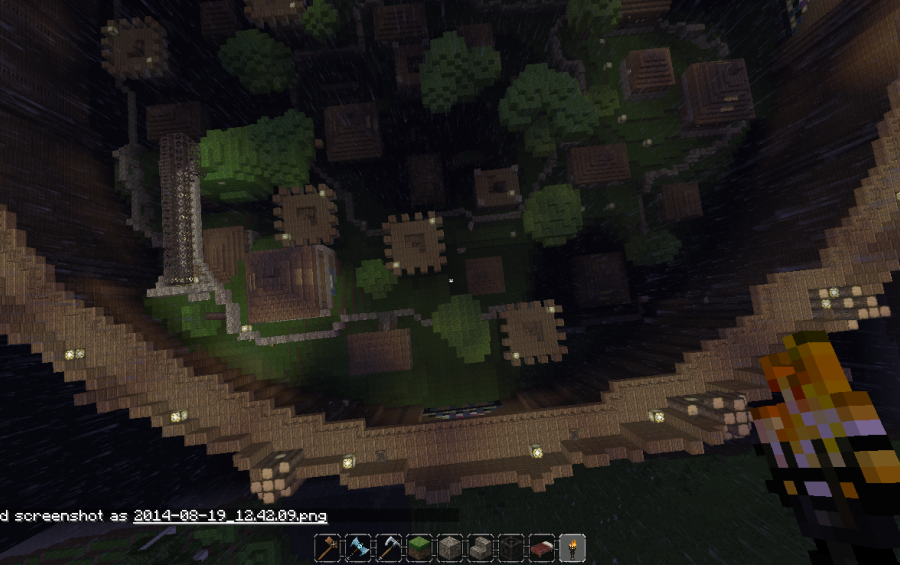The image size is (900, 565).
Task: Open the saved screenshot file link in chat
Action: click(x=229, y=516)
